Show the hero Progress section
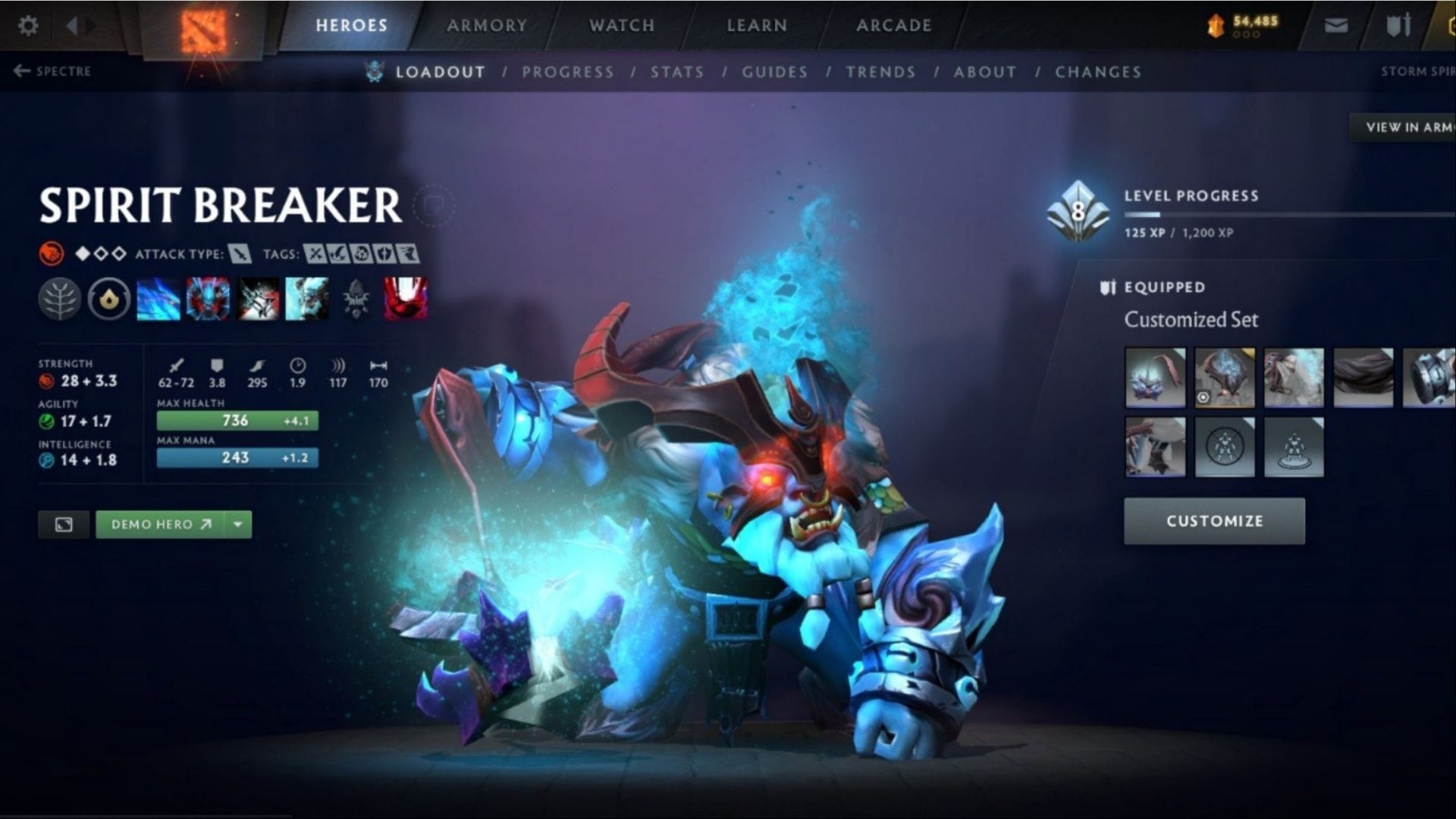Viewport: 1456px width, 819px height. click(x=567, y=72)
